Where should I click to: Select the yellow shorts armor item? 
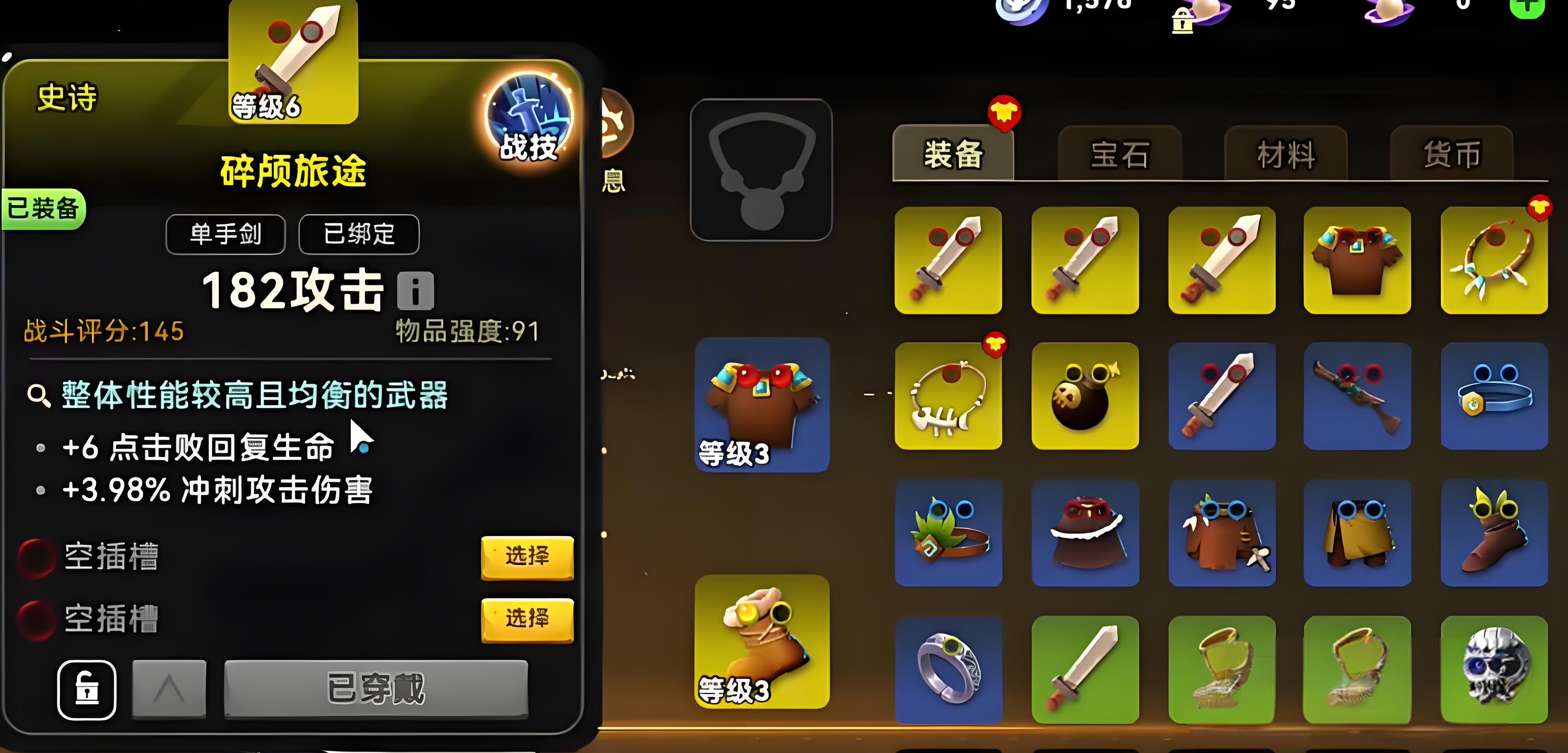[x=1358, y=533]
